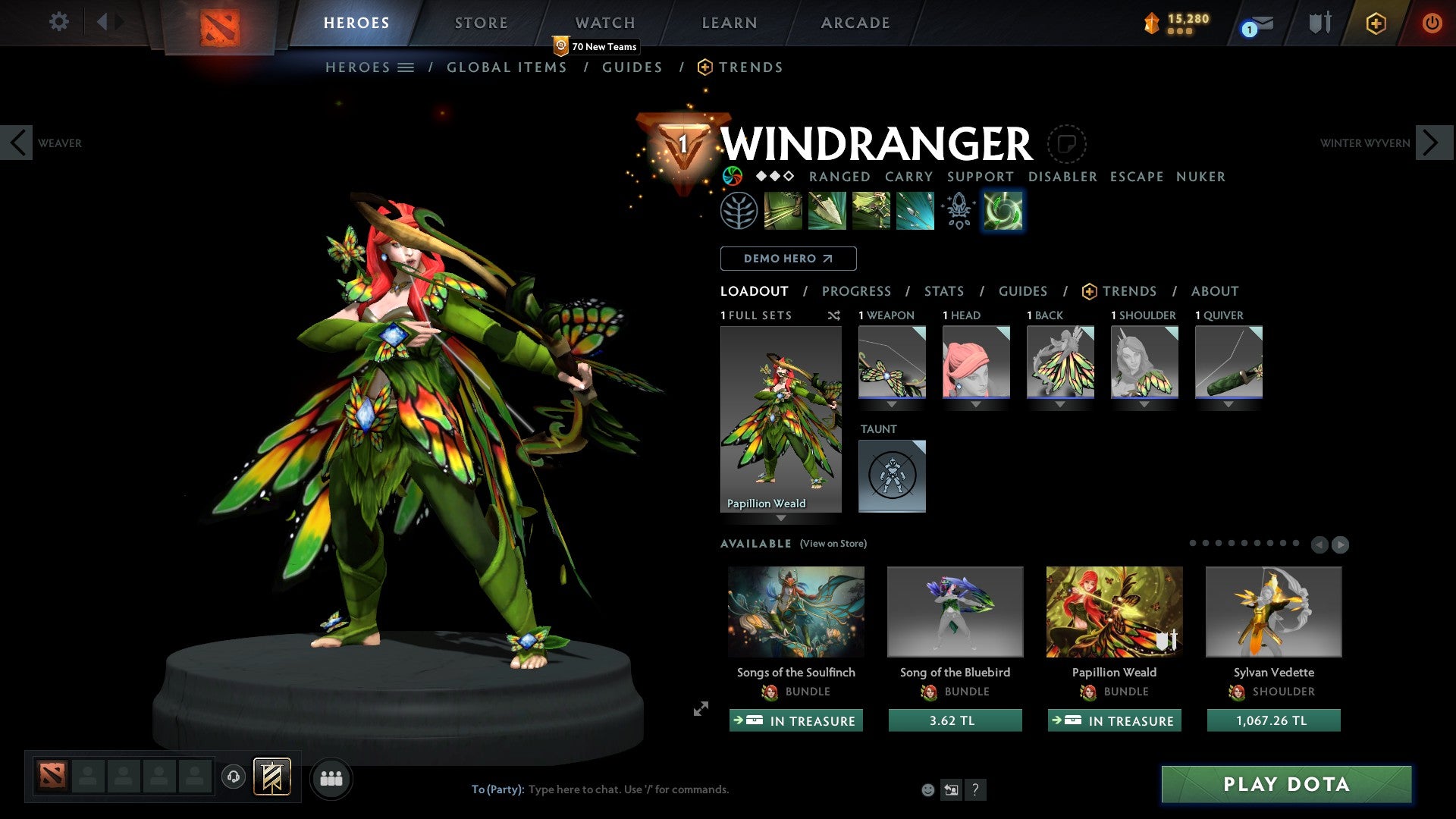This screenshot has width=1456, height=819.
Task: Select the equipped Taunt slot
Action: (892, 475)
